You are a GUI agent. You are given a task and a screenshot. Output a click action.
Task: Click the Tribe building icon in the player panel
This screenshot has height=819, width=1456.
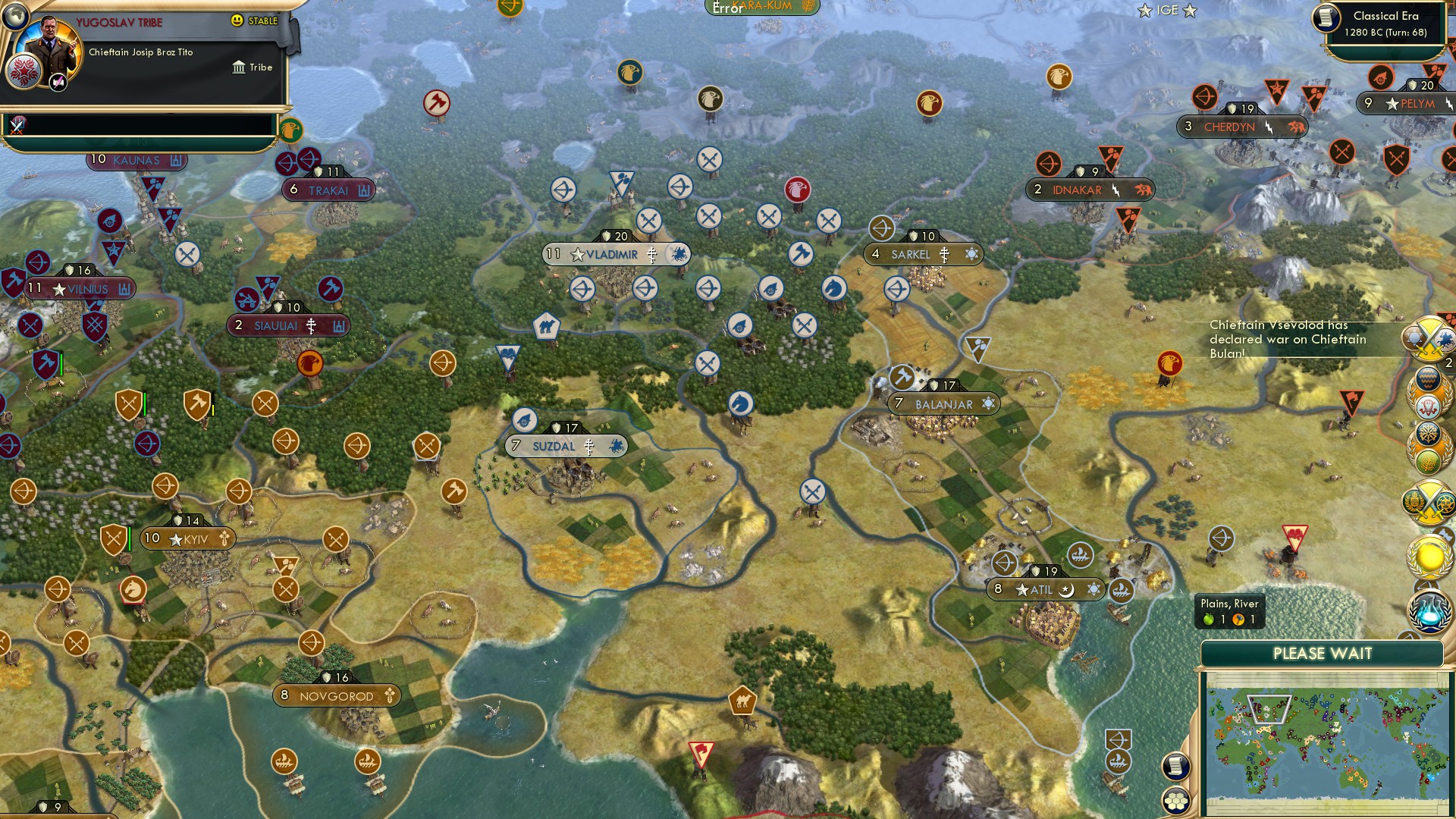[x=240, y=67]
